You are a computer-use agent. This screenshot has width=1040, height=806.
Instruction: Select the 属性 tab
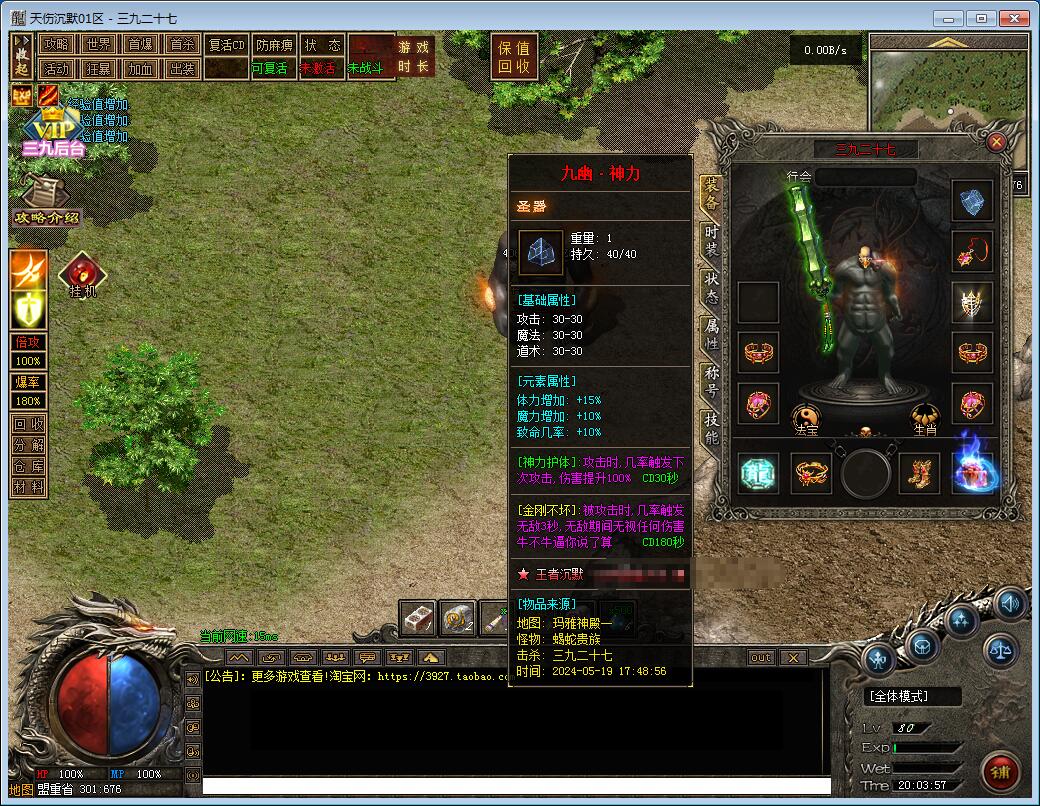[x=711, y=333]
